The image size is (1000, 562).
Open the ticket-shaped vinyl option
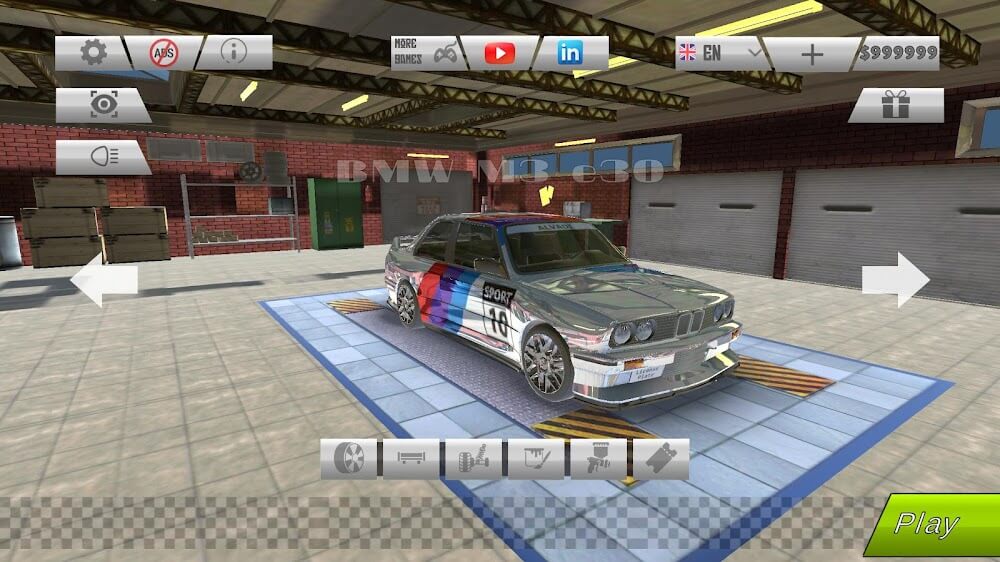click(660, 459)
